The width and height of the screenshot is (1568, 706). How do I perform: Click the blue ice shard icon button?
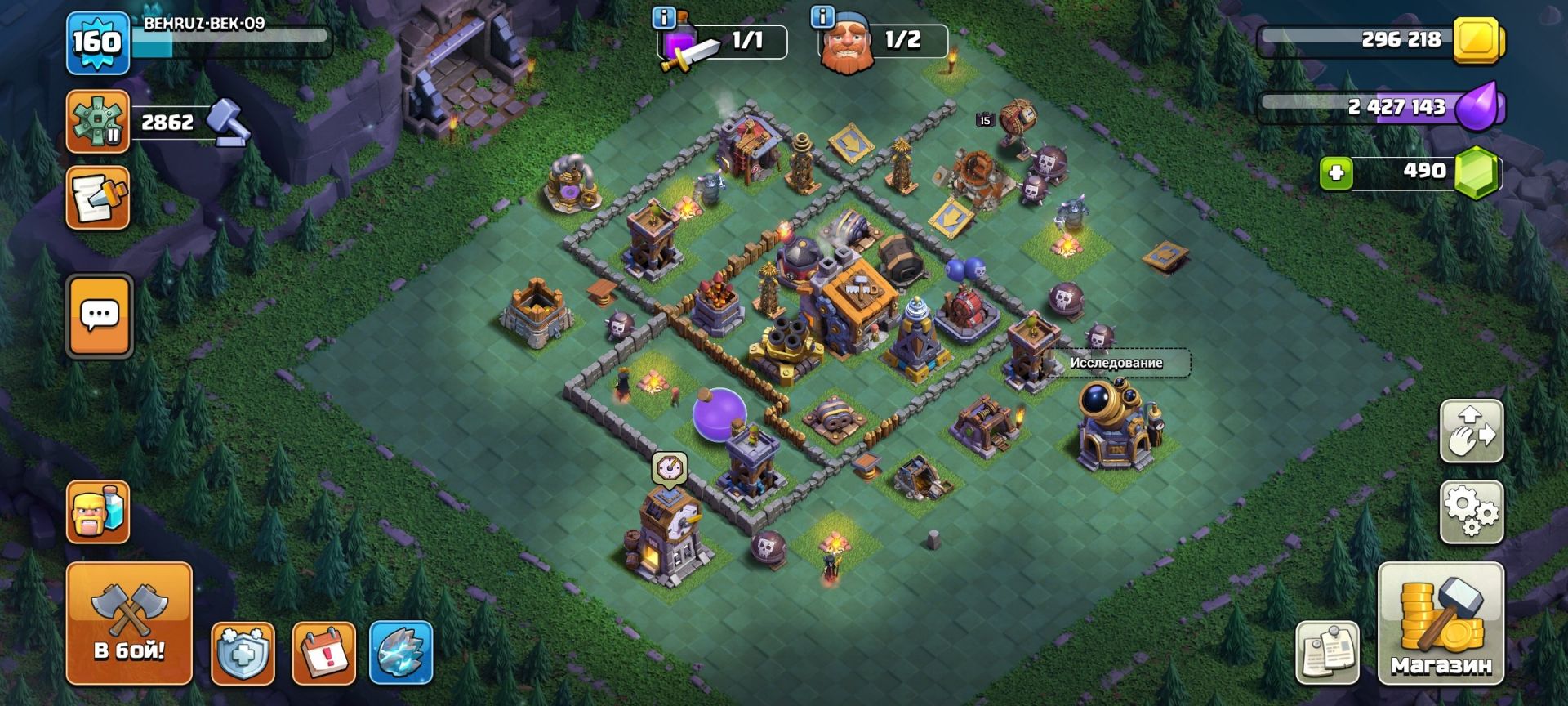click(x=401, y=653)
